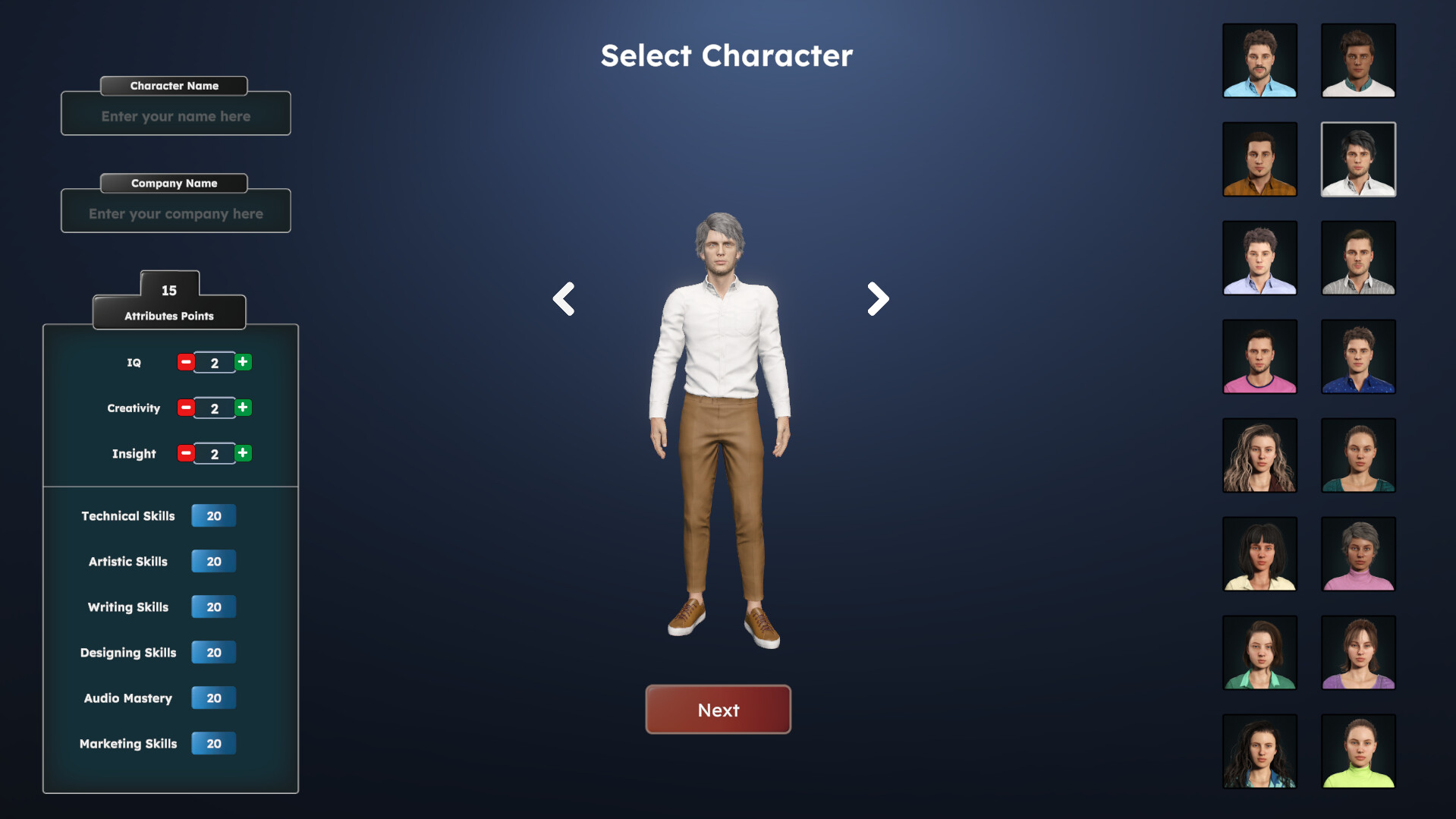Browse to the next character with the right arrow
Screen dimensions: 1456x819
pos(876,298)
